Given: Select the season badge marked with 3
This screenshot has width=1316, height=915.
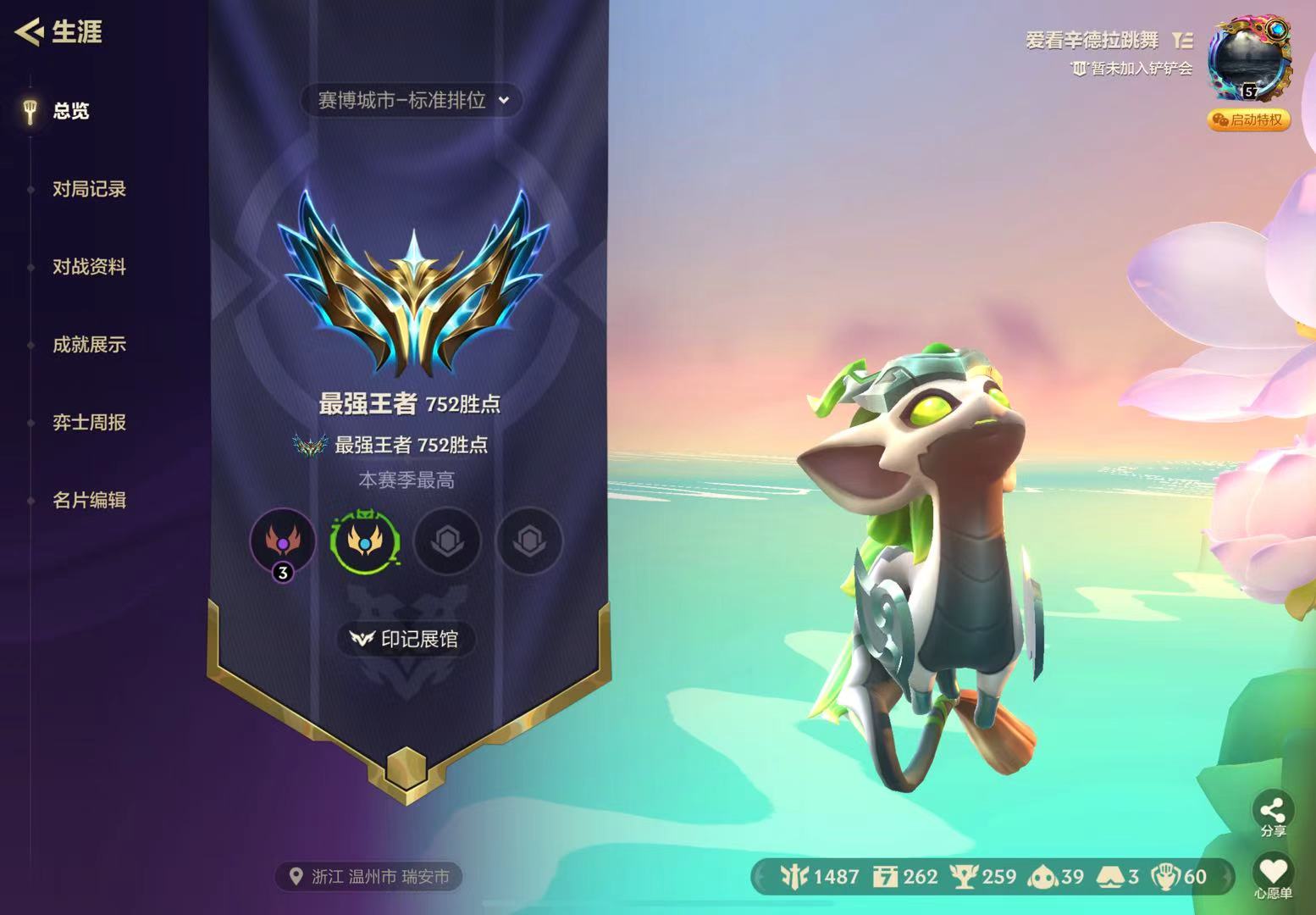Looking at the screenshot, I should tap(284, 542).
